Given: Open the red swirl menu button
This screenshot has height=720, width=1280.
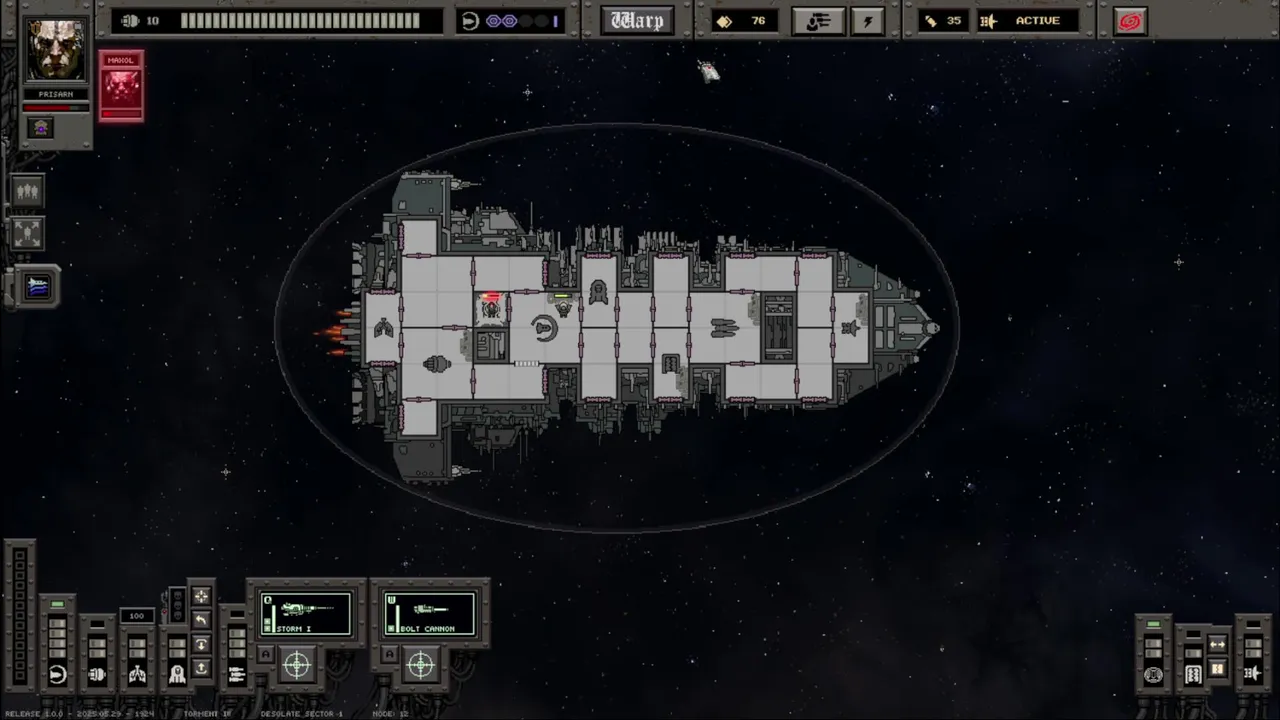Looking at the screenshot, I should click(x=1130, y=21).
